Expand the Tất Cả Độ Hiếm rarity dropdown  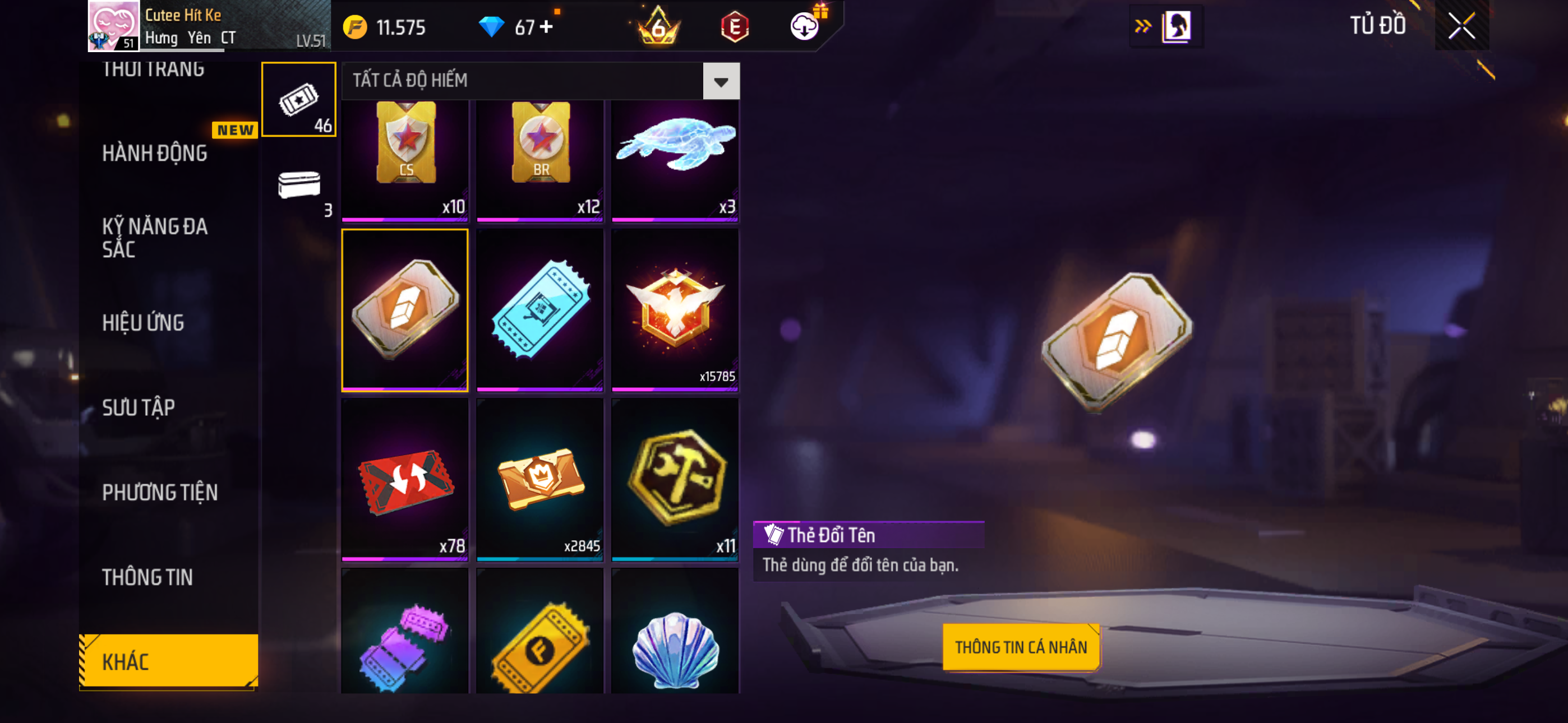(721, 81)
